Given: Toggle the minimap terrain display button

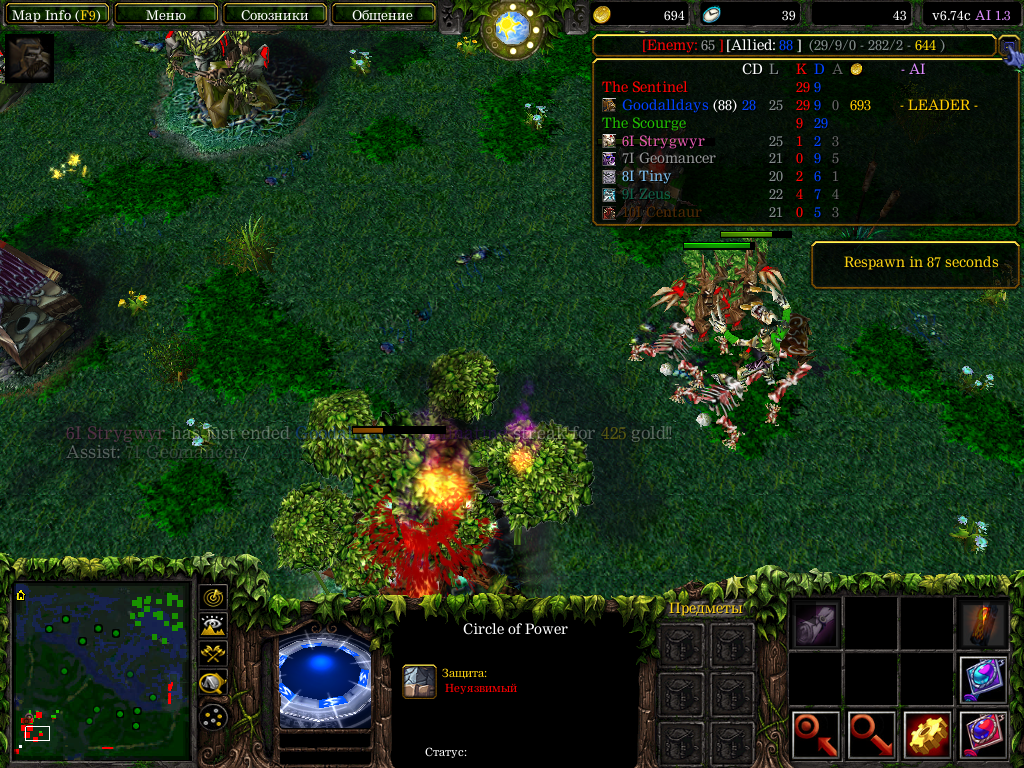Looking at the screenshot, I should (x=213, y=626).
